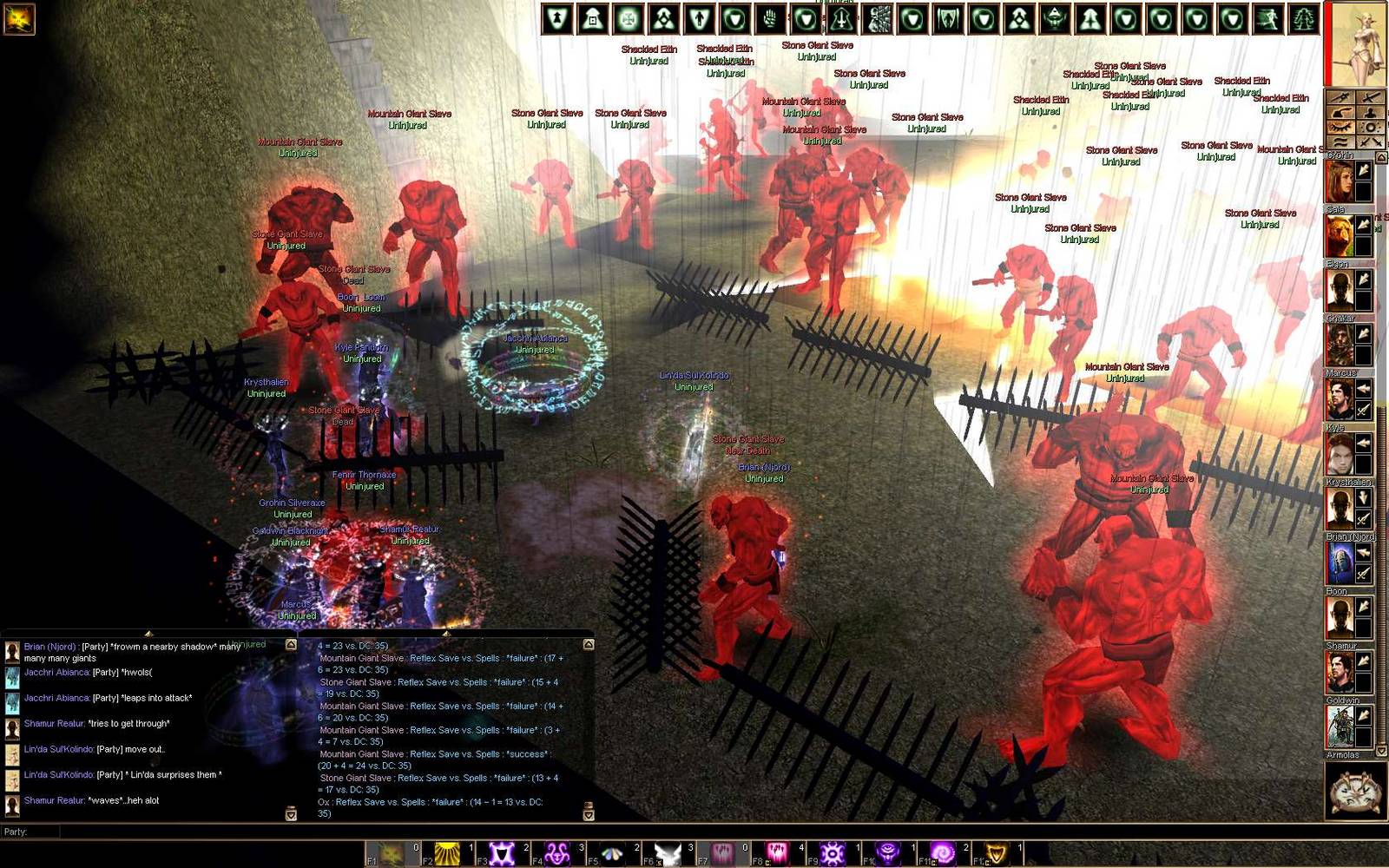Enable detect mode via the wavy-lines icon
The image size is (1389, 868).
[x=1340, y=141]
